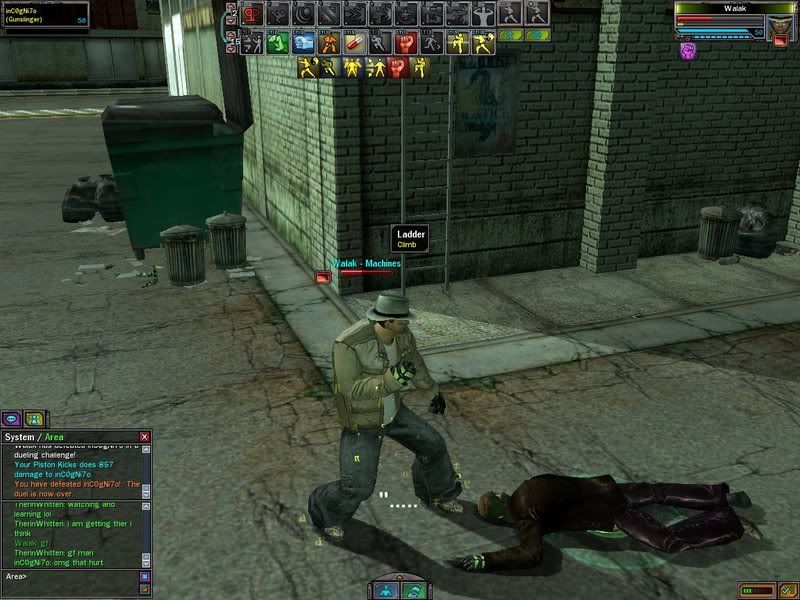This screenshot has height=600, width=800.
Task: Activate the red fist ability in the hotbar
Action: click(405, 43)
